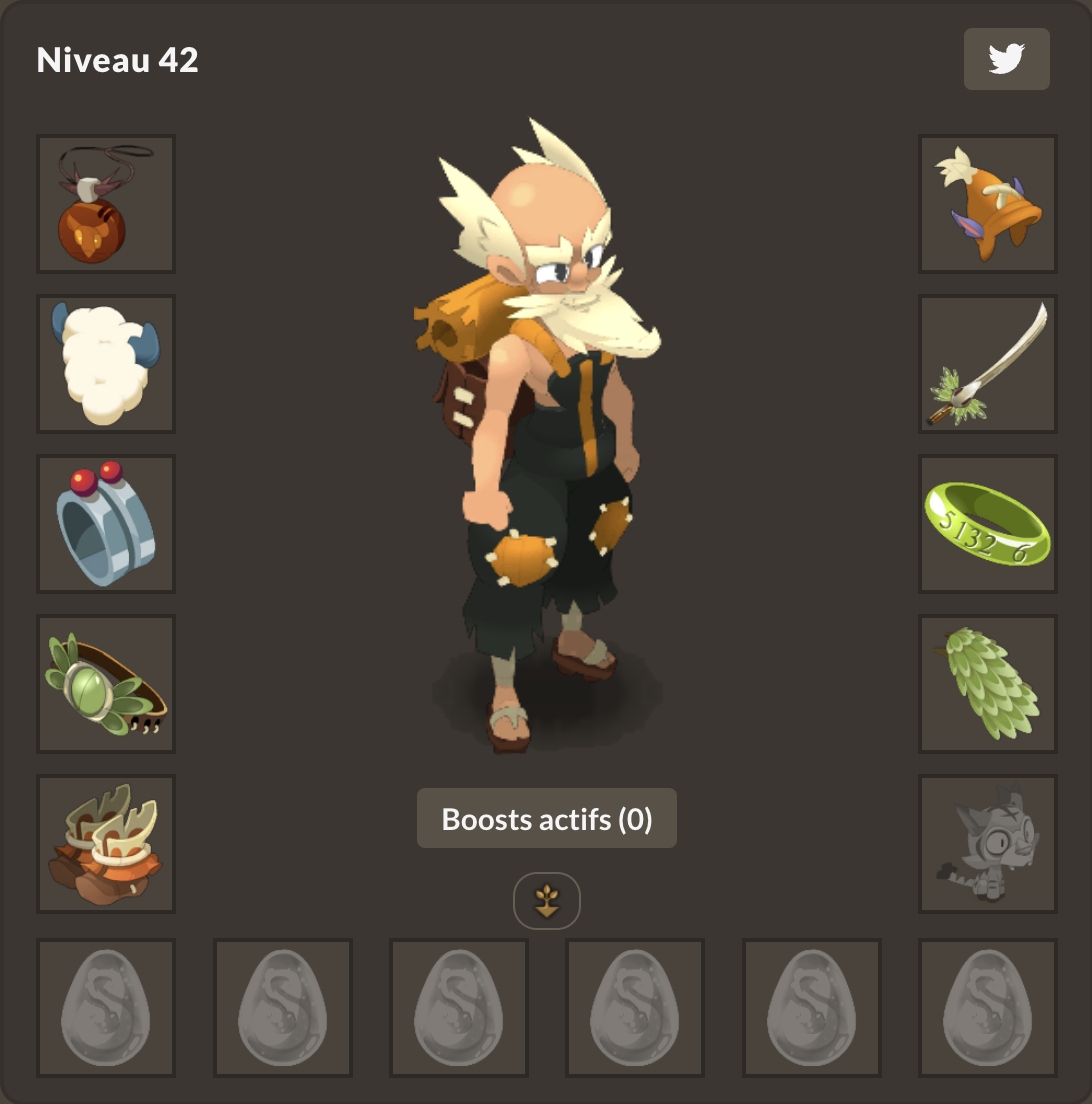Open the greyed-out pet slot
This screenshot has width=1092, height=1104.
pos(987,844)
